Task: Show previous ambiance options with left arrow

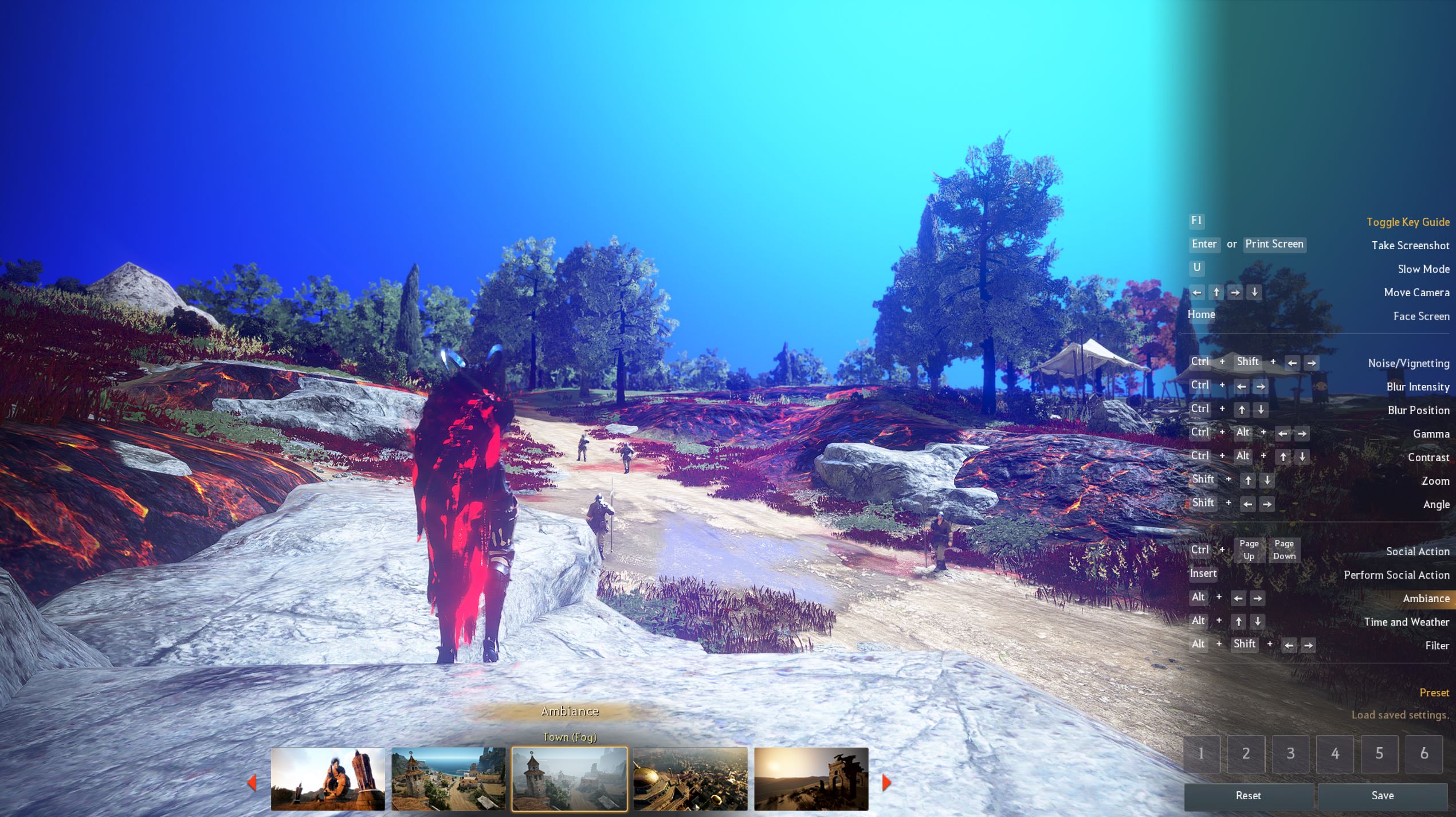Action: pos(252,782)
